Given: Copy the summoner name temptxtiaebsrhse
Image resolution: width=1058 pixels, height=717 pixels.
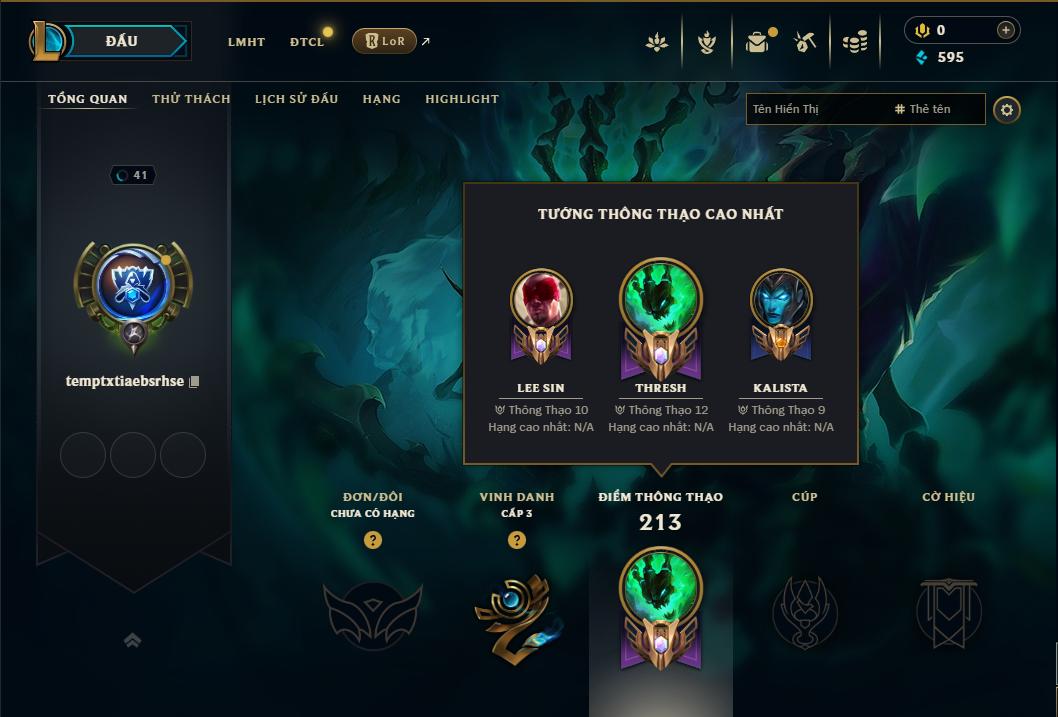Looking at the screenshot, I should [x=195, y=382].
